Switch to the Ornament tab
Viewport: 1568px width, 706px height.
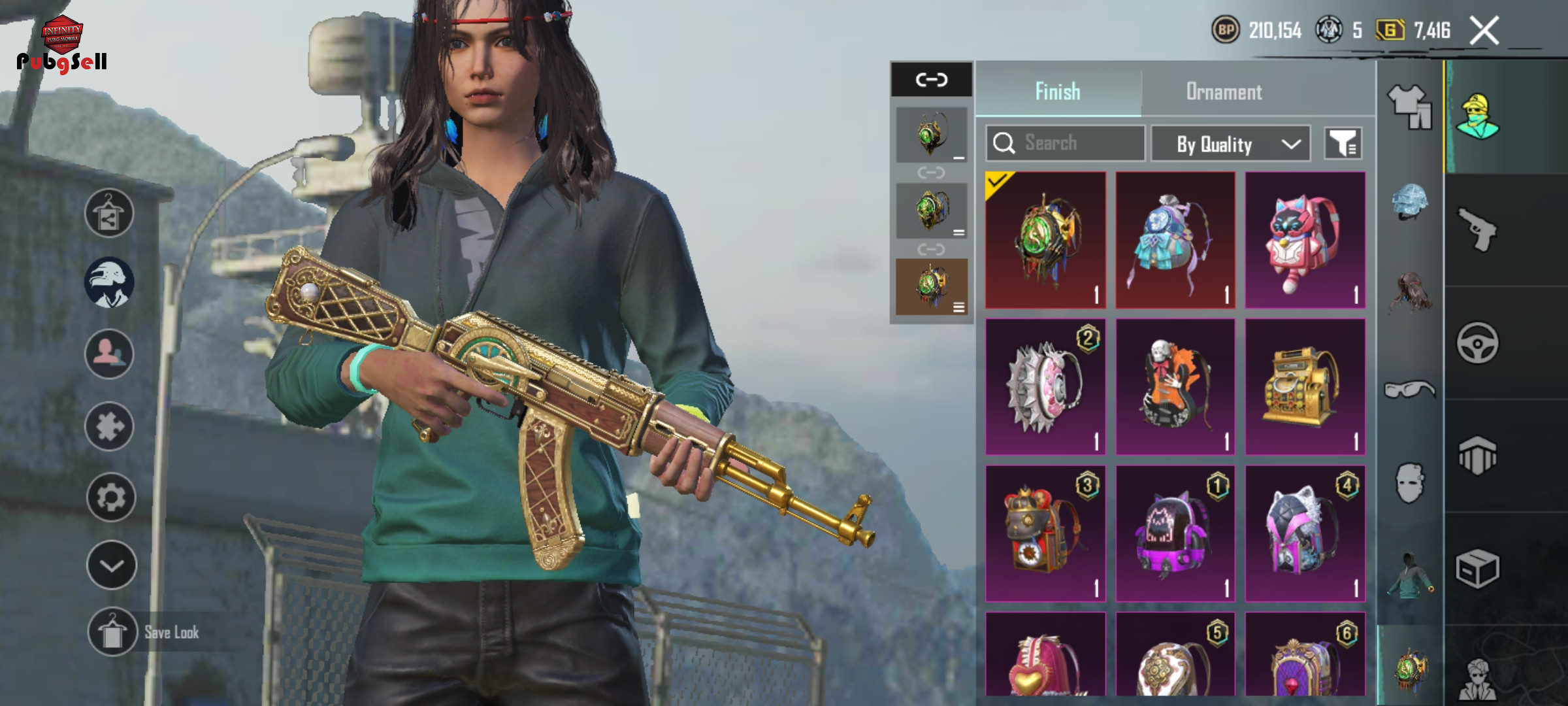1224,92
